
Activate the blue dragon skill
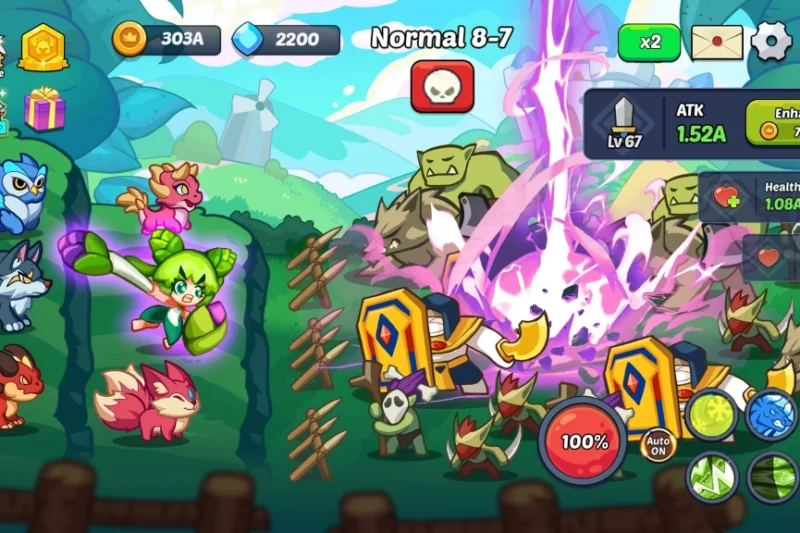point(772,414)
